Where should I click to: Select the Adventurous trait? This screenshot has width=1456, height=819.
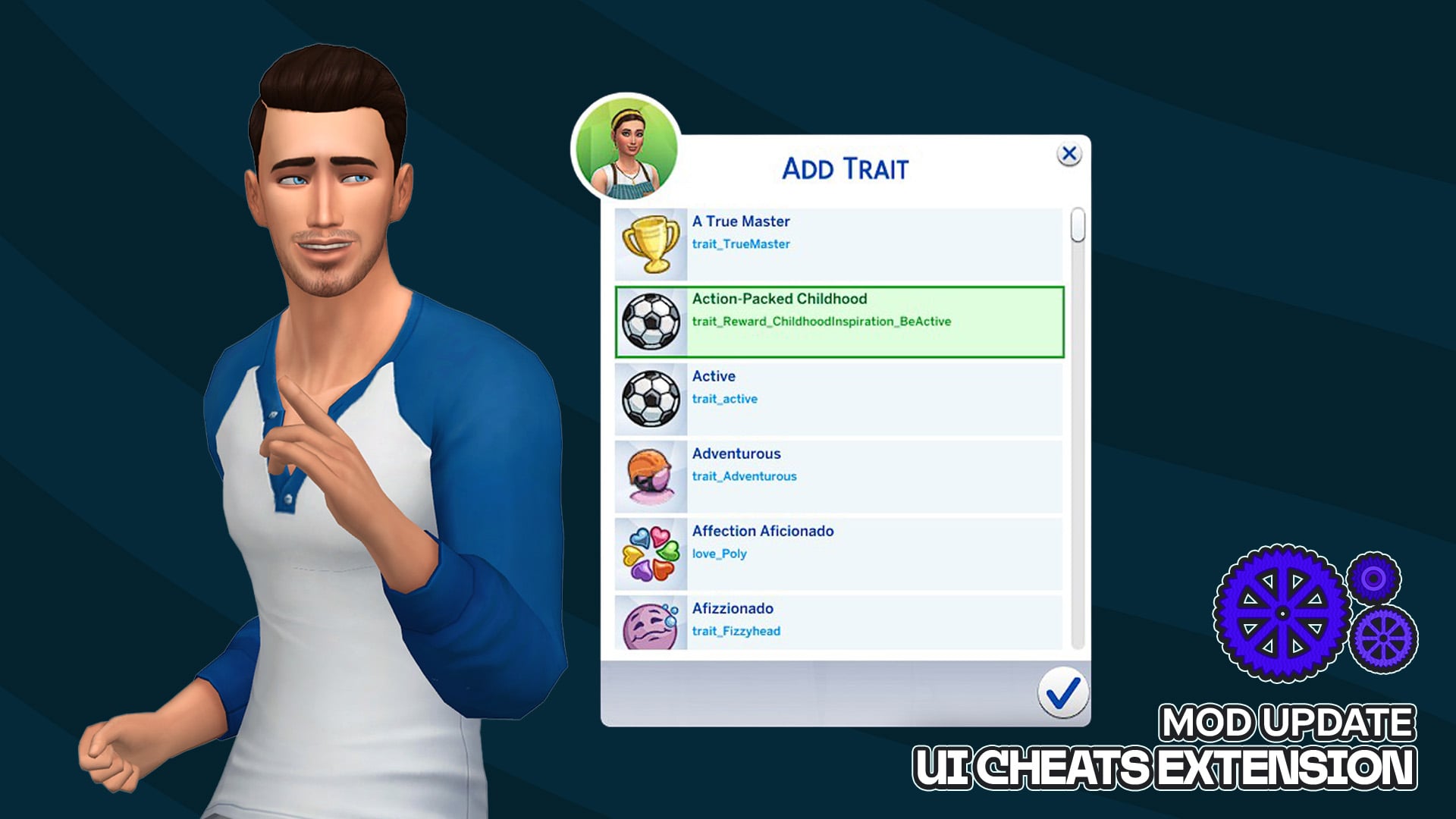(838, 476)
